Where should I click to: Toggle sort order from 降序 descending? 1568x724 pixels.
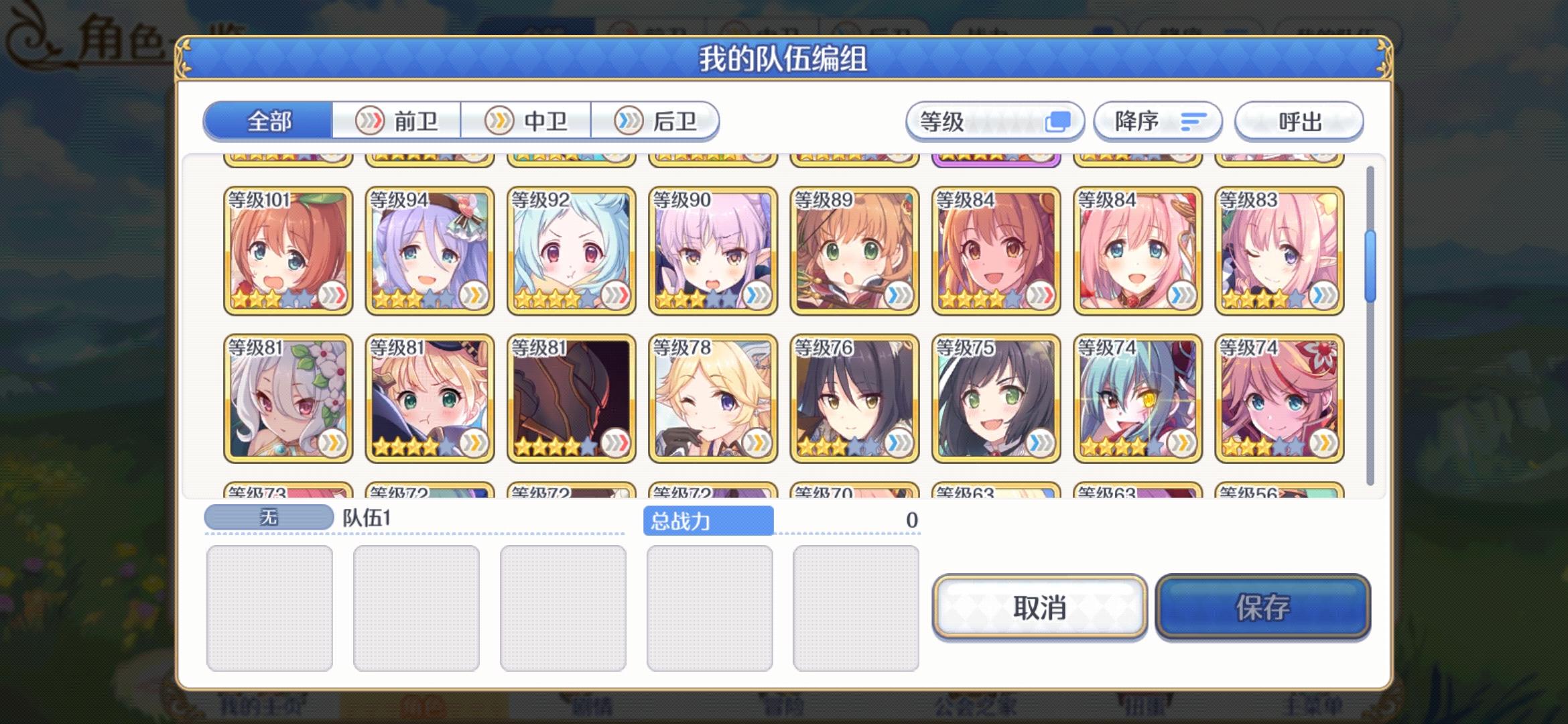1157,121
